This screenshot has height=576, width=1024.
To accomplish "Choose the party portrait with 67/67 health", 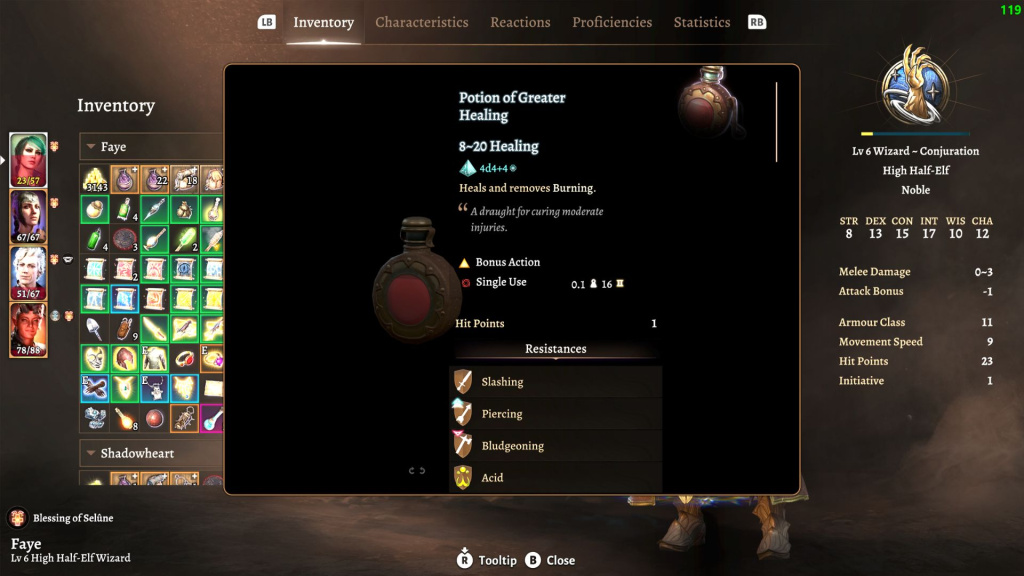I will [x=28, y=216].
